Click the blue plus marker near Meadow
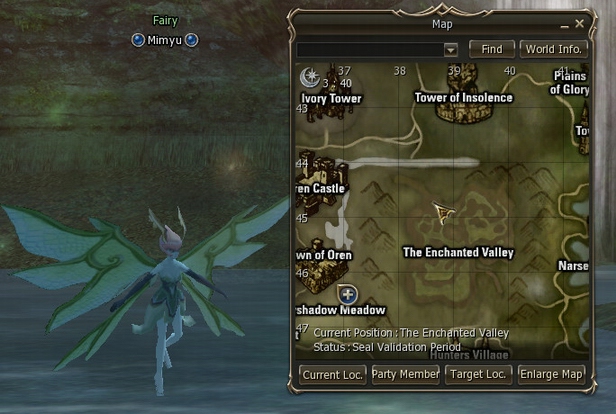The image size is (616, 414). (x=348, y=294)
